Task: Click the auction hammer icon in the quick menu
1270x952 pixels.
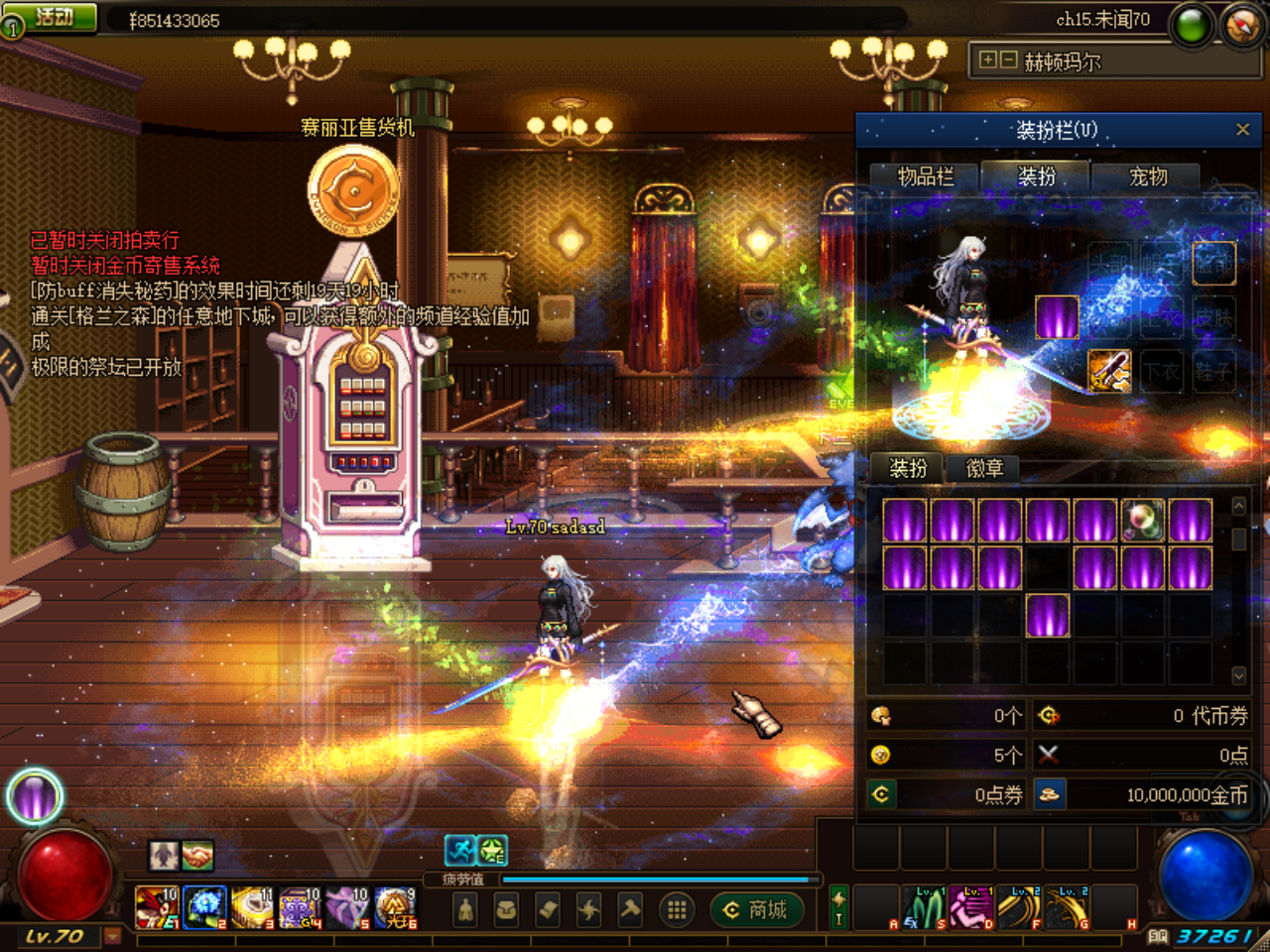Action: [631, 908]
